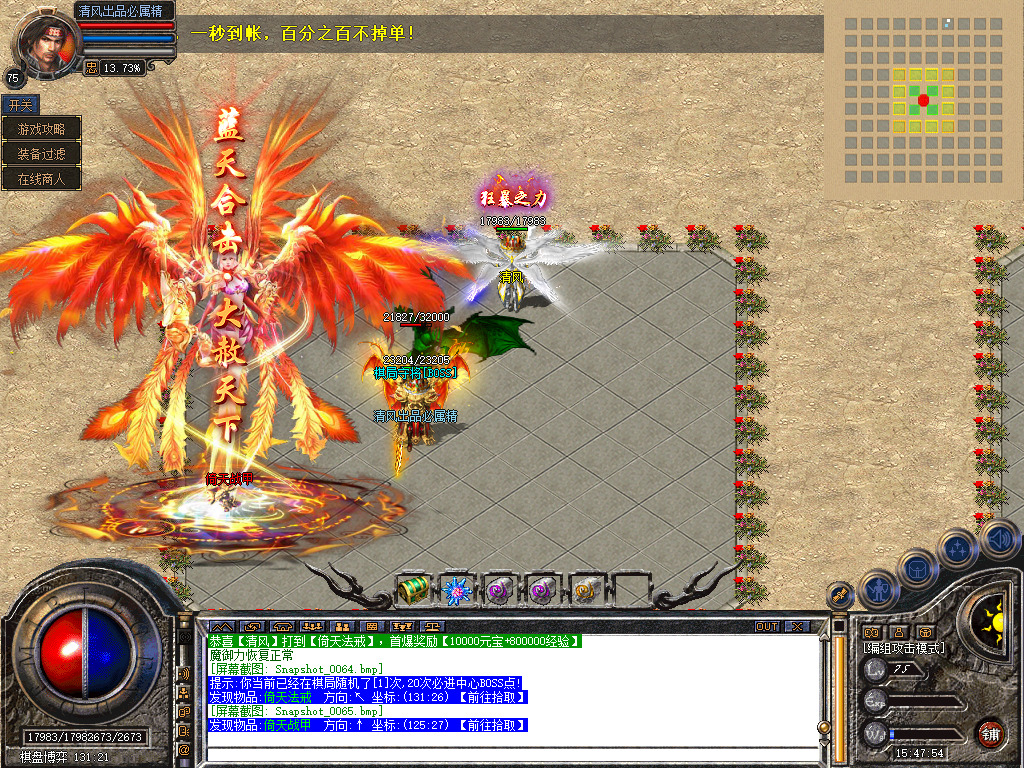Open the 游戏攻略 game guide
The width and height of the screenshot is (1024, 768).
point(41,129)
